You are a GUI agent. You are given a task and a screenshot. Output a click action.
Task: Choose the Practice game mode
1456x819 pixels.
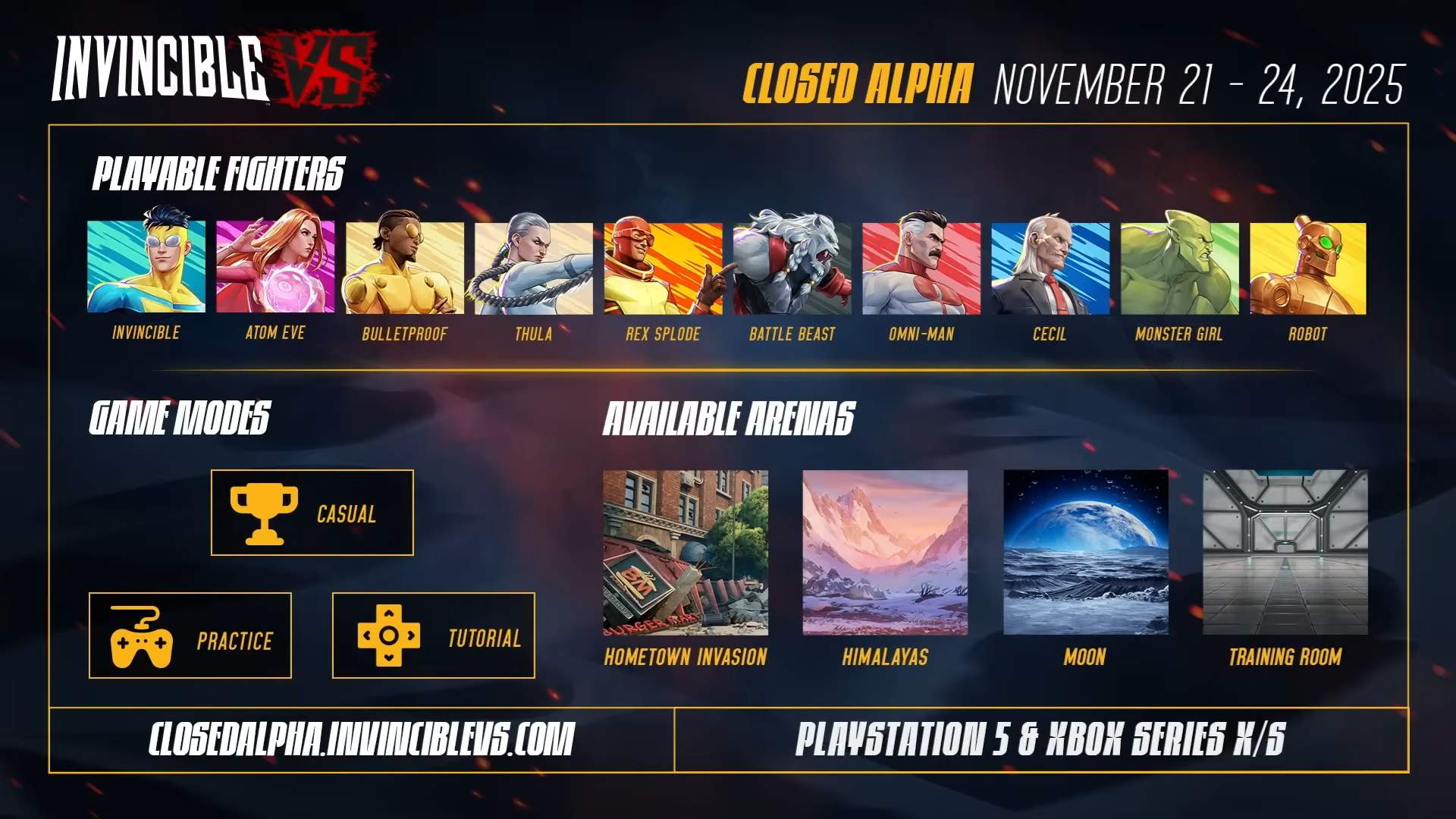[190, 635]
